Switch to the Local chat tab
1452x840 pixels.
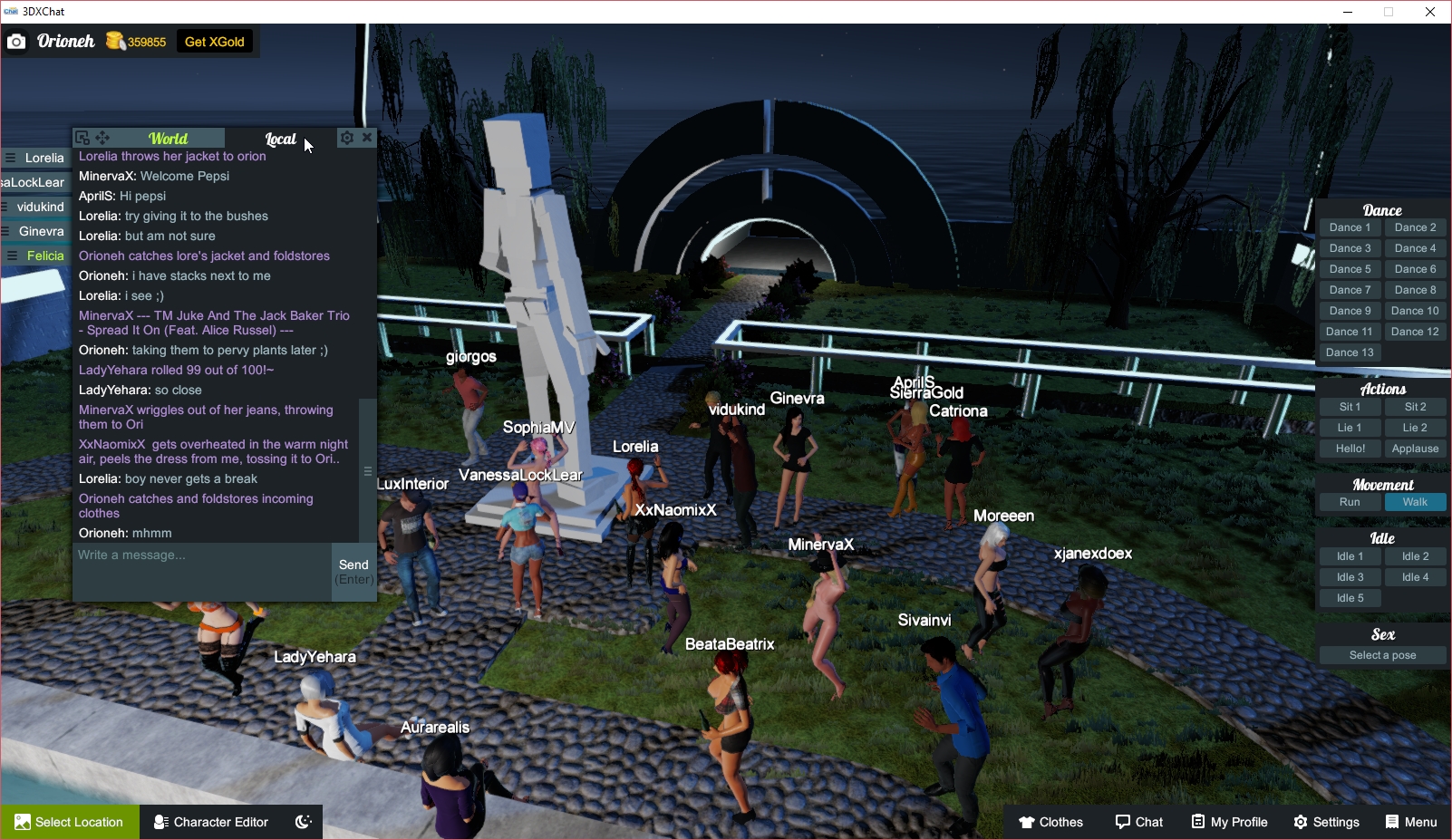(281, 138)
